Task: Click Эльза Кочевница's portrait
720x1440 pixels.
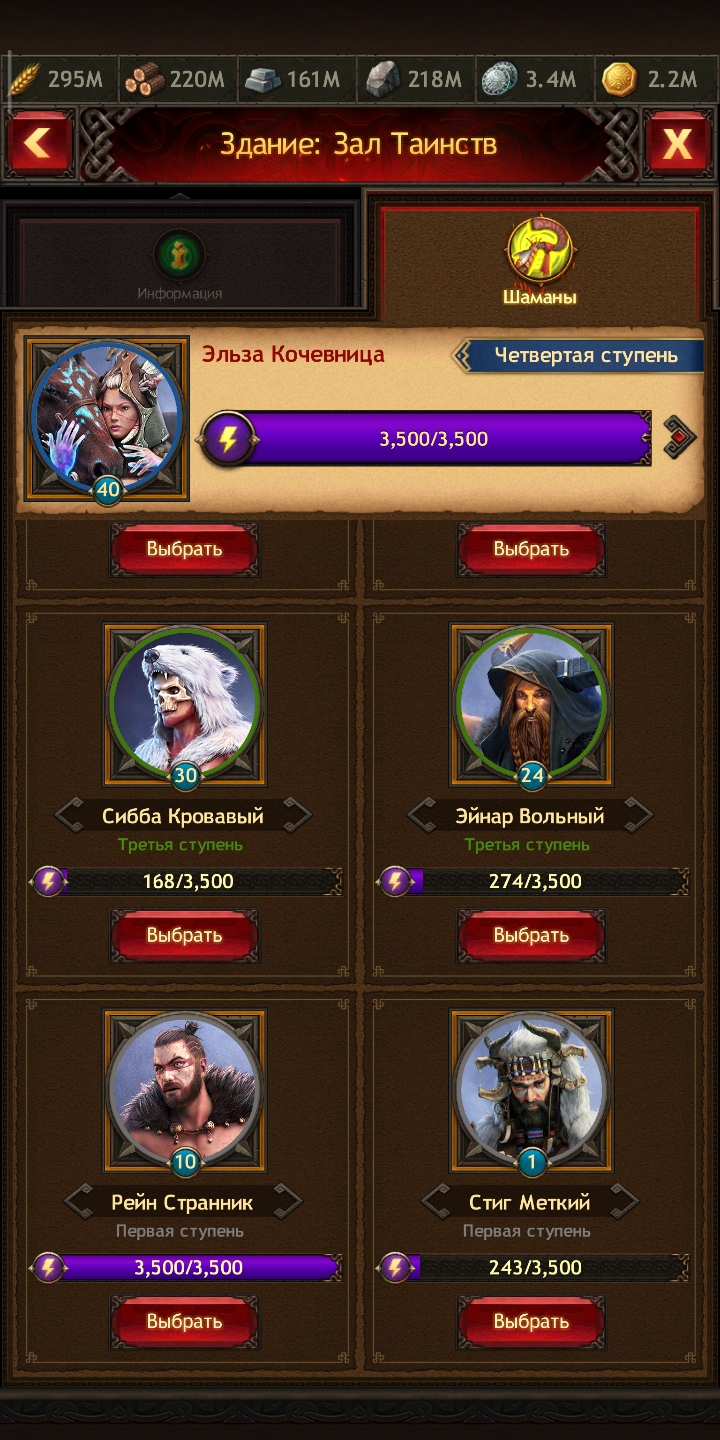Action: 107,418
